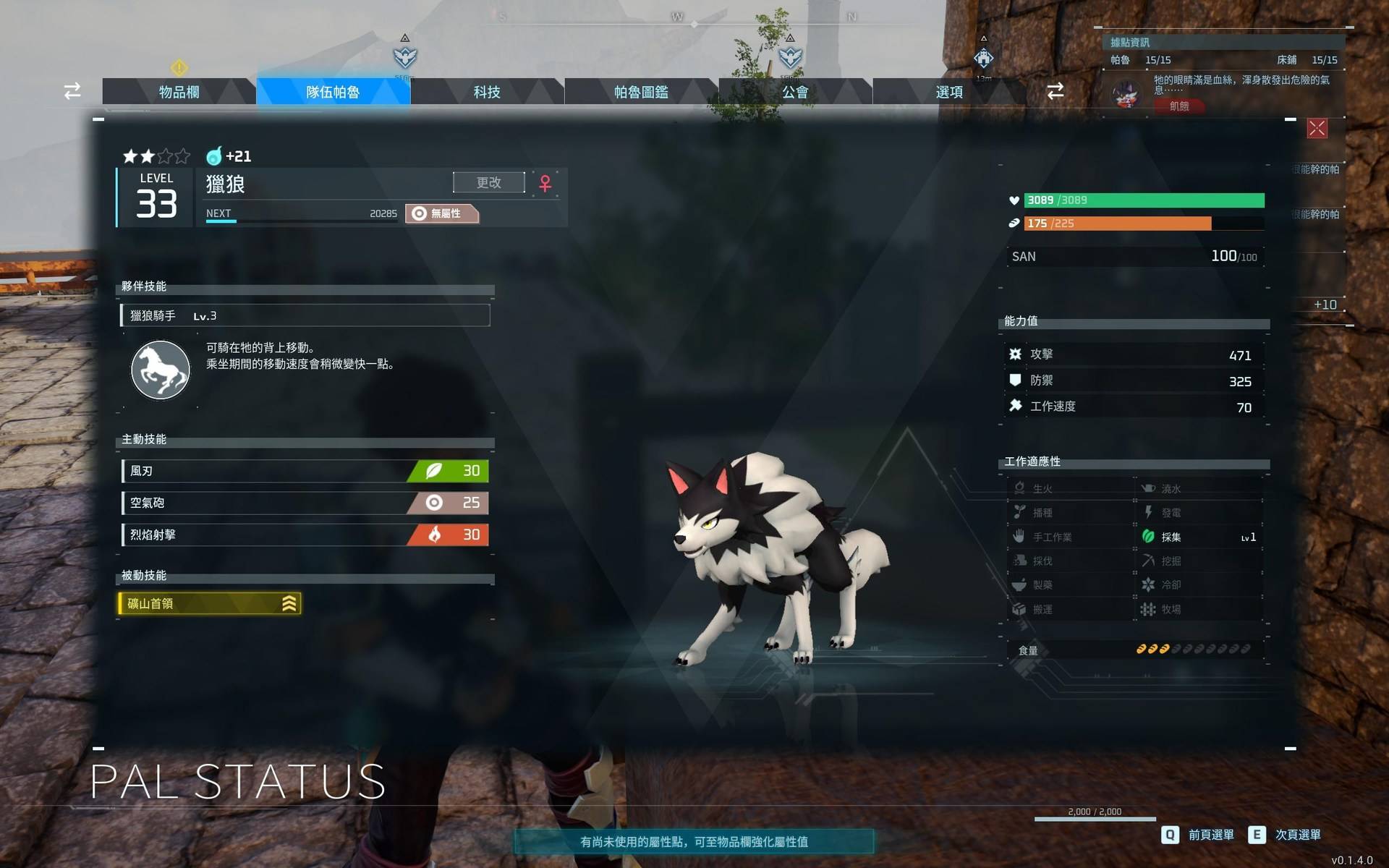The image size is (1389, 868).
Task: Select the 烈焰射擊 active skill row
Action: pyautogui.click(x=305, y=535)
